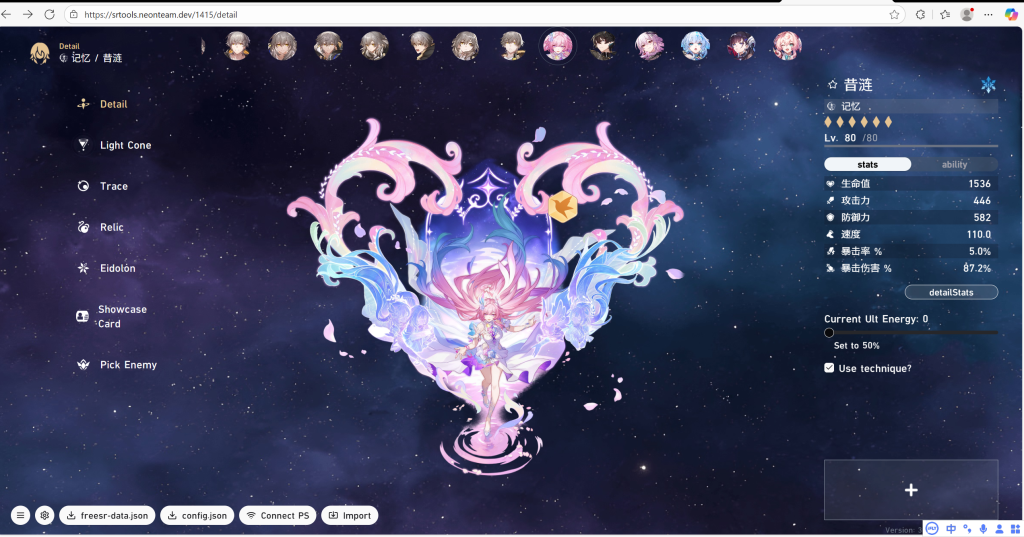The width and height of the screenshot is (1024, 537).
Task: Download the config.json file
Action: 197,516
